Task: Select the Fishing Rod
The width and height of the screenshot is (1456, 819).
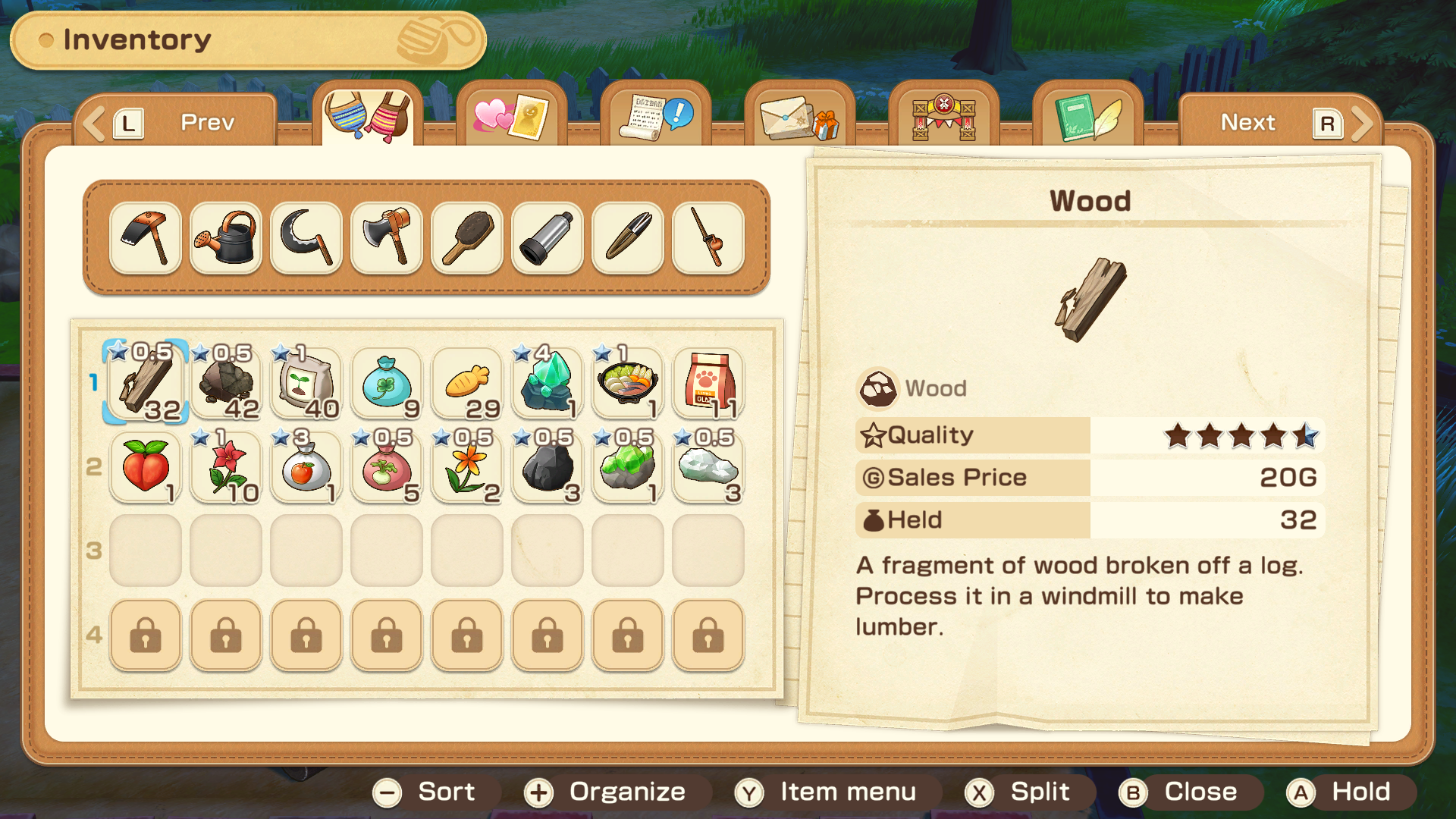Action: coord(708,237)
